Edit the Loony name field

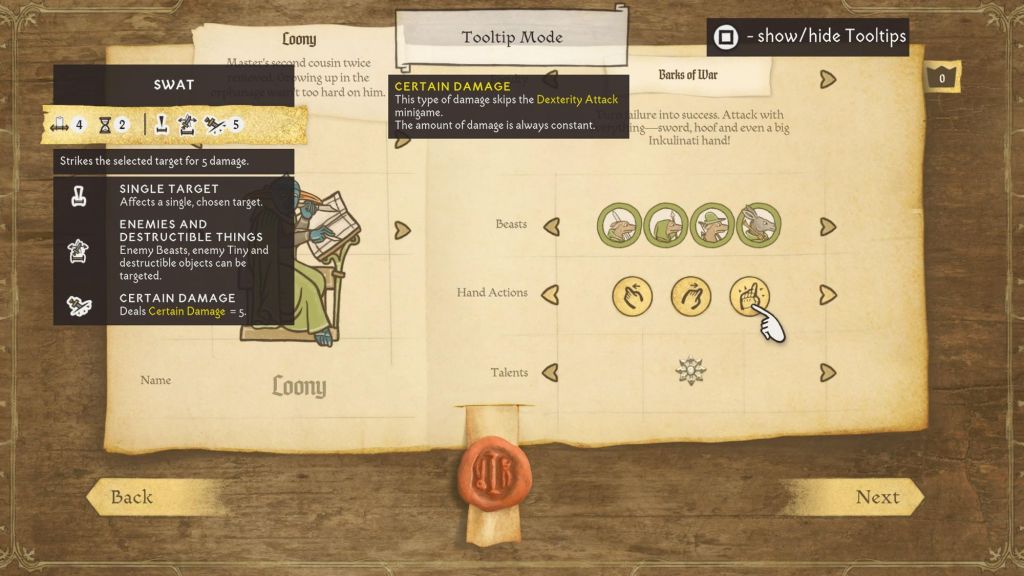[299, 386]
